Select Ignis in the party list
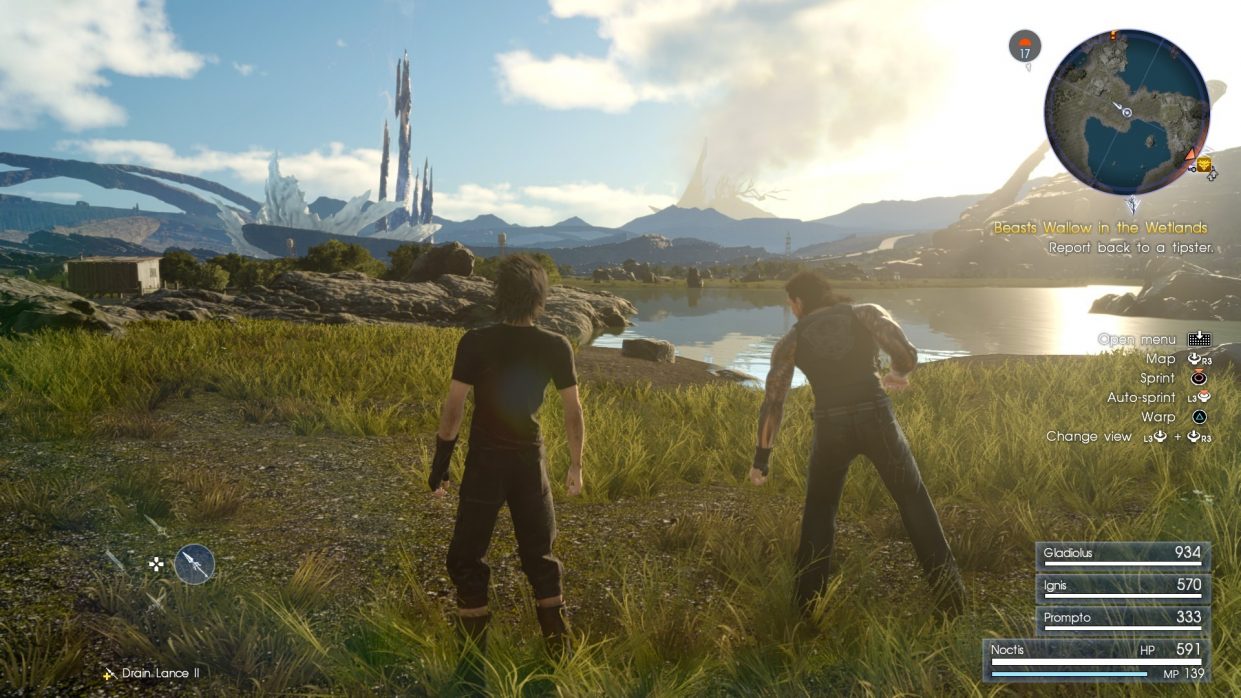Screen dimensions: 1241x698 [1122, 587]
